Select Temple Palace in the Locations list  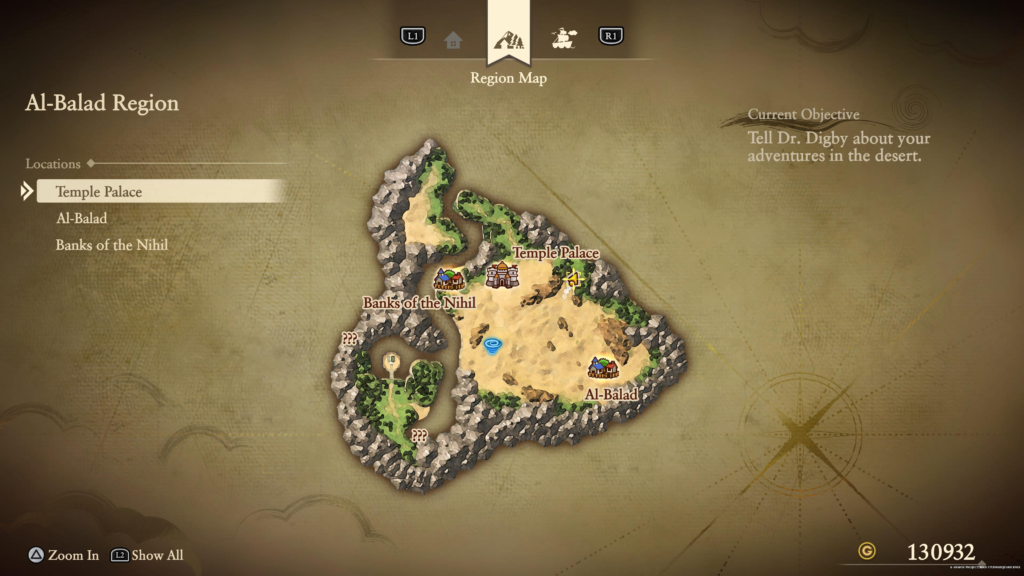tap(99, 192)
